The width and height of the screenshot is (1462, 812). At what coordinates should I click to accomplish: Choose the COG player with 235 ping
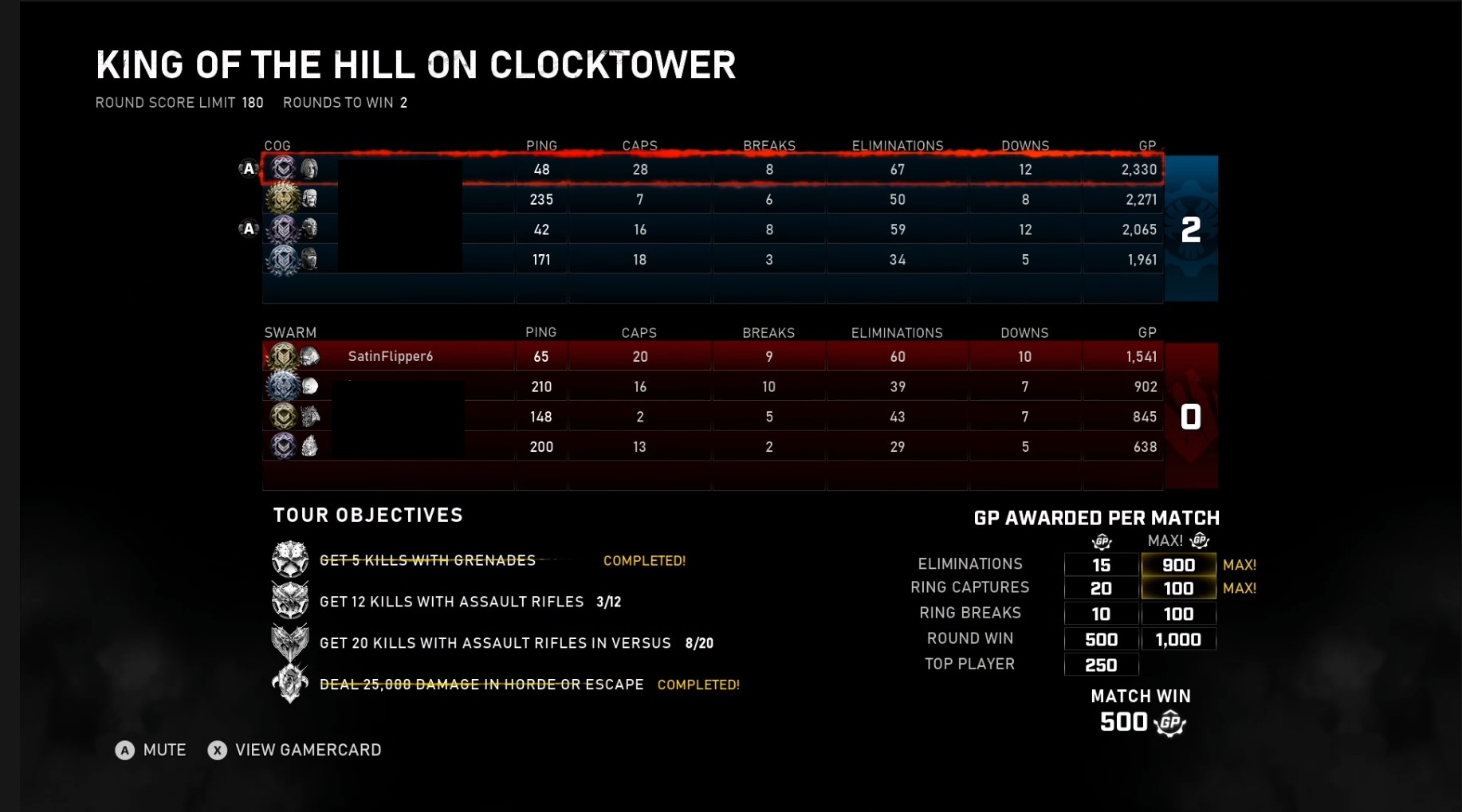click(x=711, y=199)
